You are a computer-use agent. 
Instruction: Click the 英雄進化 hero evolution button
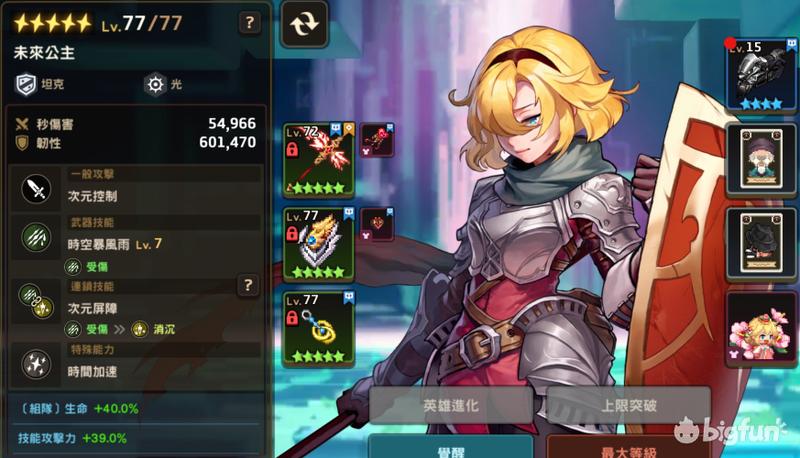[450, 407]
